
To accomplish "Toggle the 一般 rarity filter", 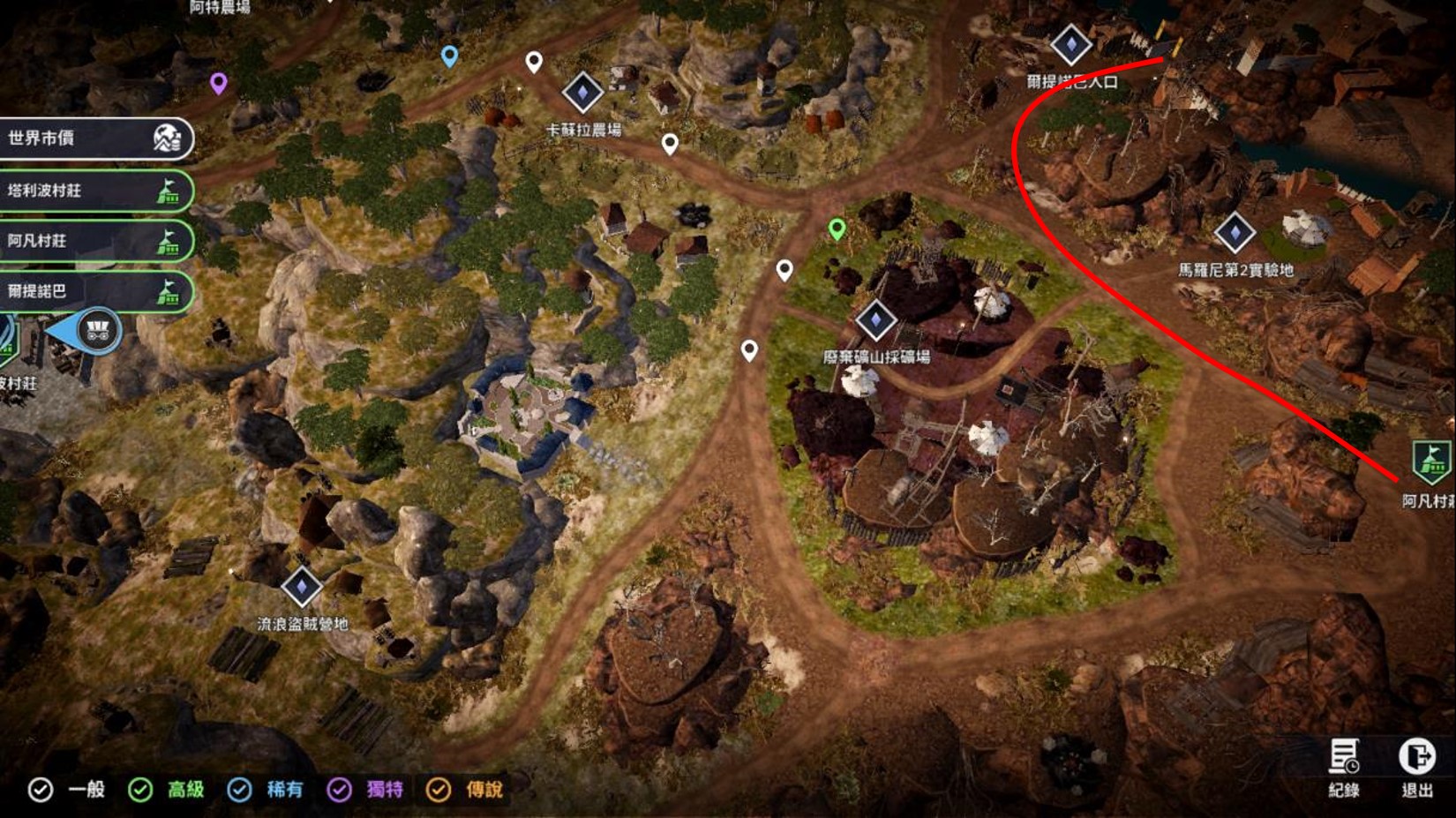I will click(41, 790).
